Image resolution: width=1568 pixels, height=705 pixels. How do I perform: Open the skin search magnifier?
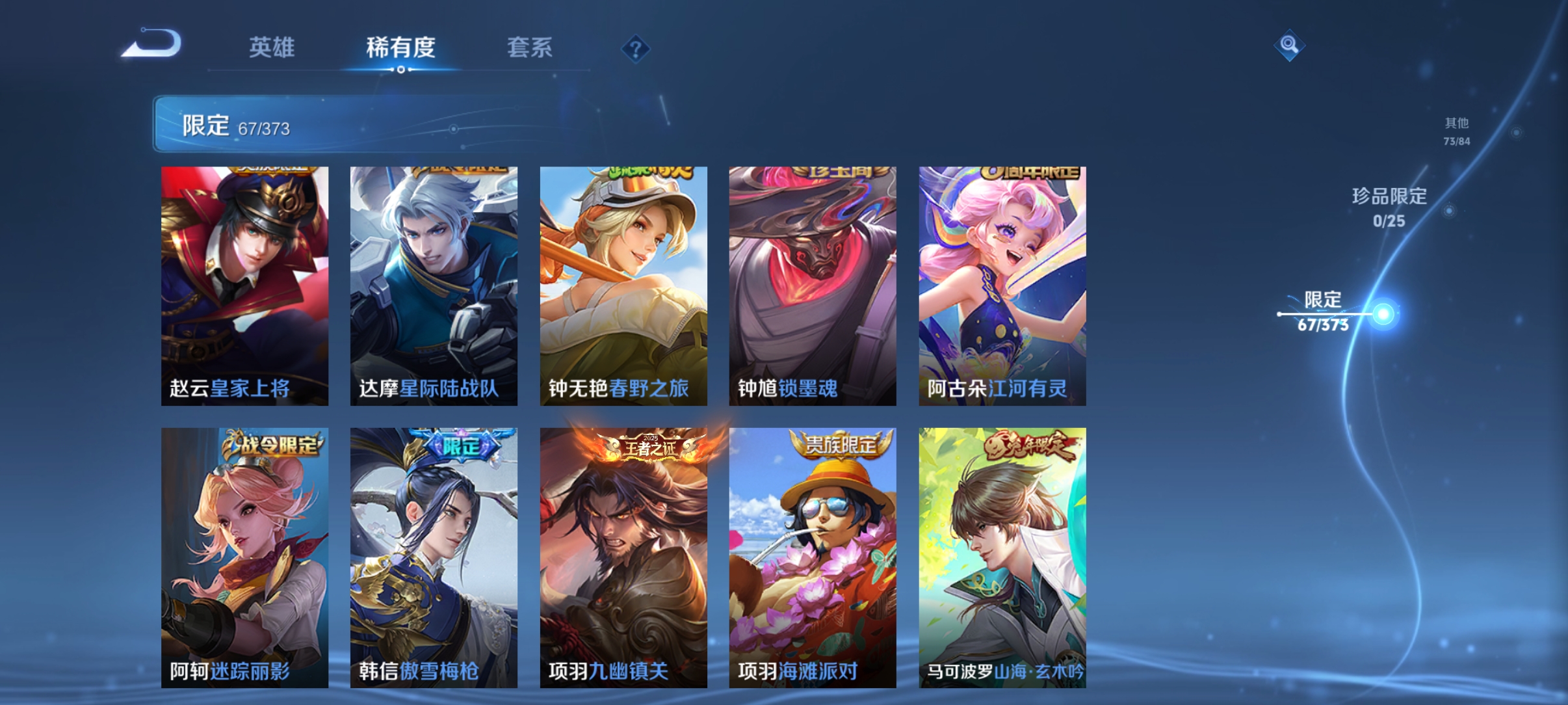pos(1290,46)
